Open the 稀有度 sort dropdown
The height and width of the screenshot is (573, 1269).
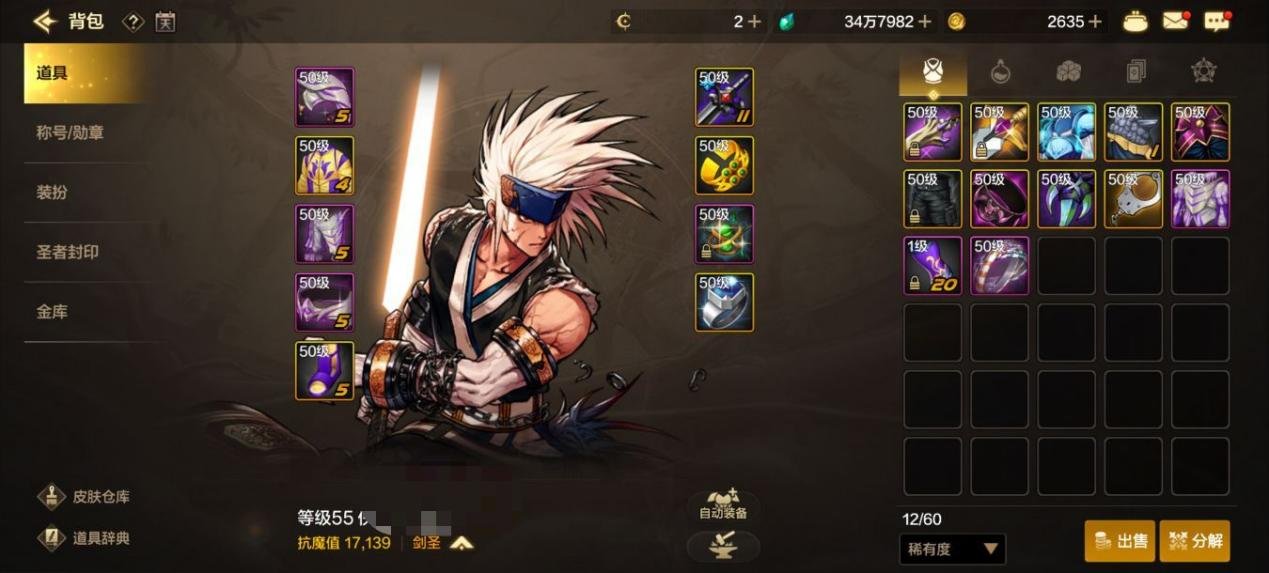[952, 549]
